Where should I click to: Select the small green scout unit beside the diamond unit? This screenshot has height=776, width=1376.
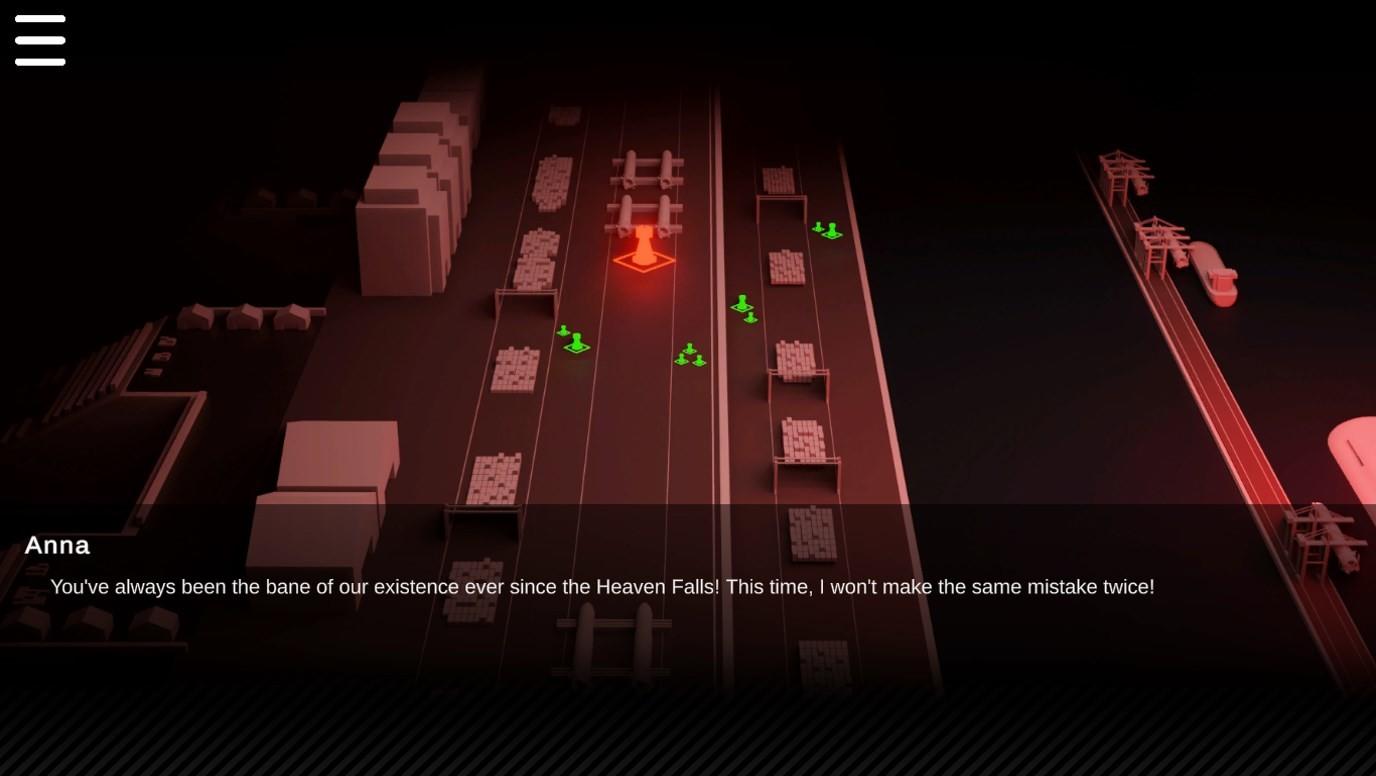pos(563,331)
